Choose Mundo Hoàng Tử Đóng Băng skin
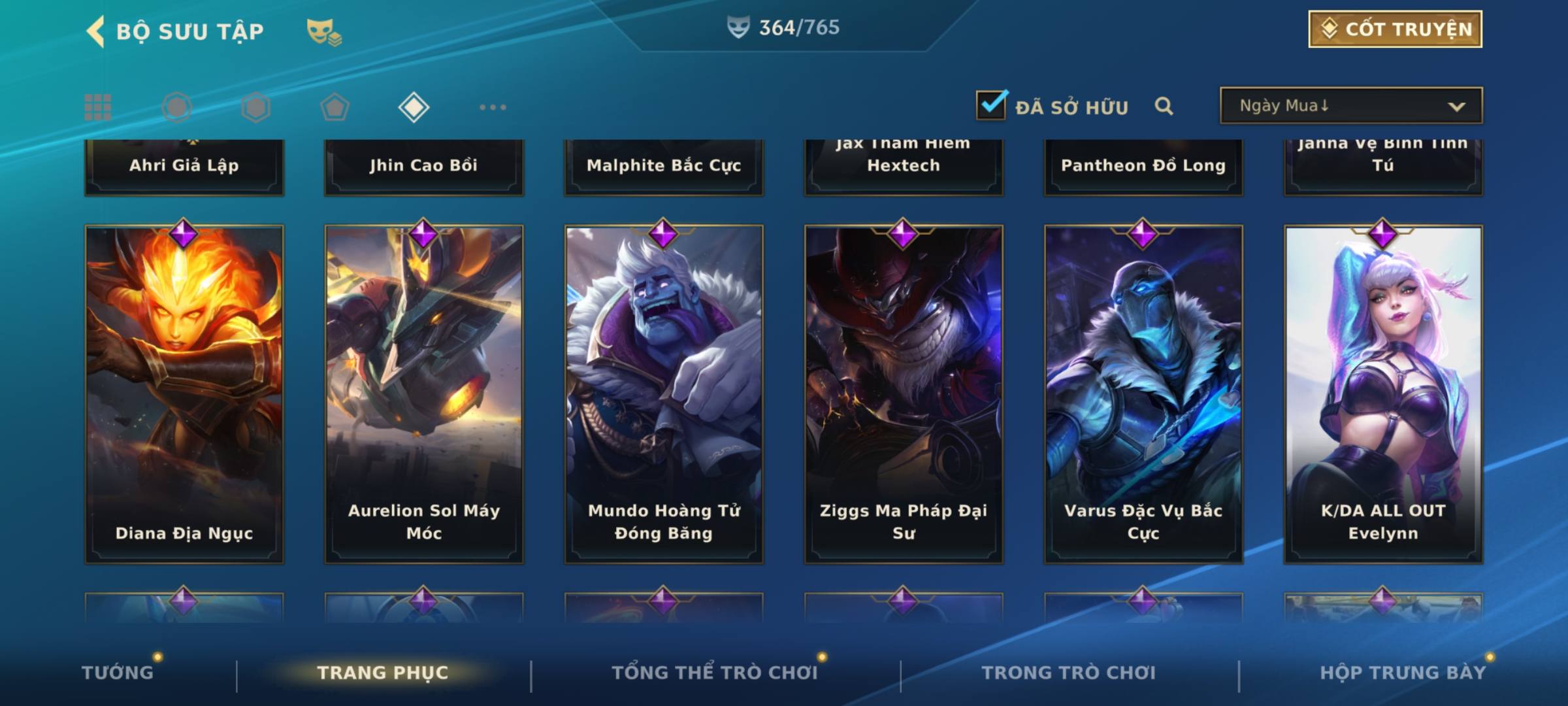Viewport: 1568px width, 706px height. 664,394
